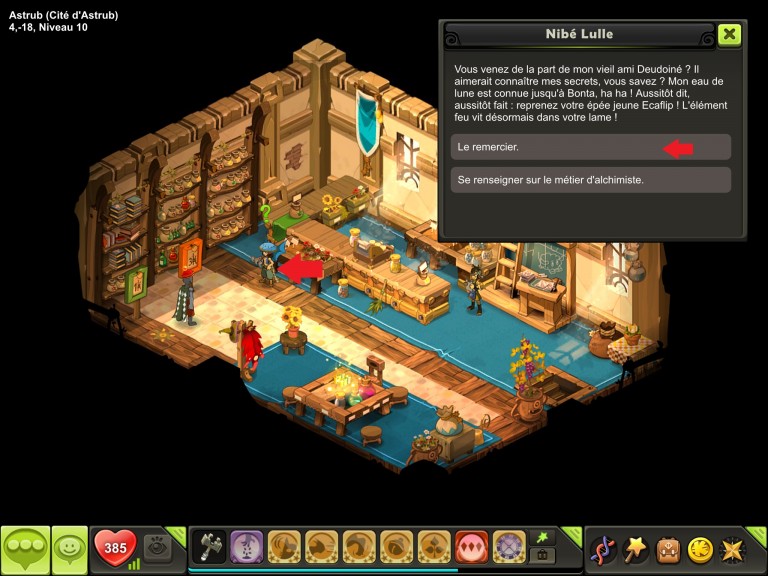This screenshot has width=768, height=576.
Task: Toggle the eye spectator icon
Action: click(x=155, y=546)
